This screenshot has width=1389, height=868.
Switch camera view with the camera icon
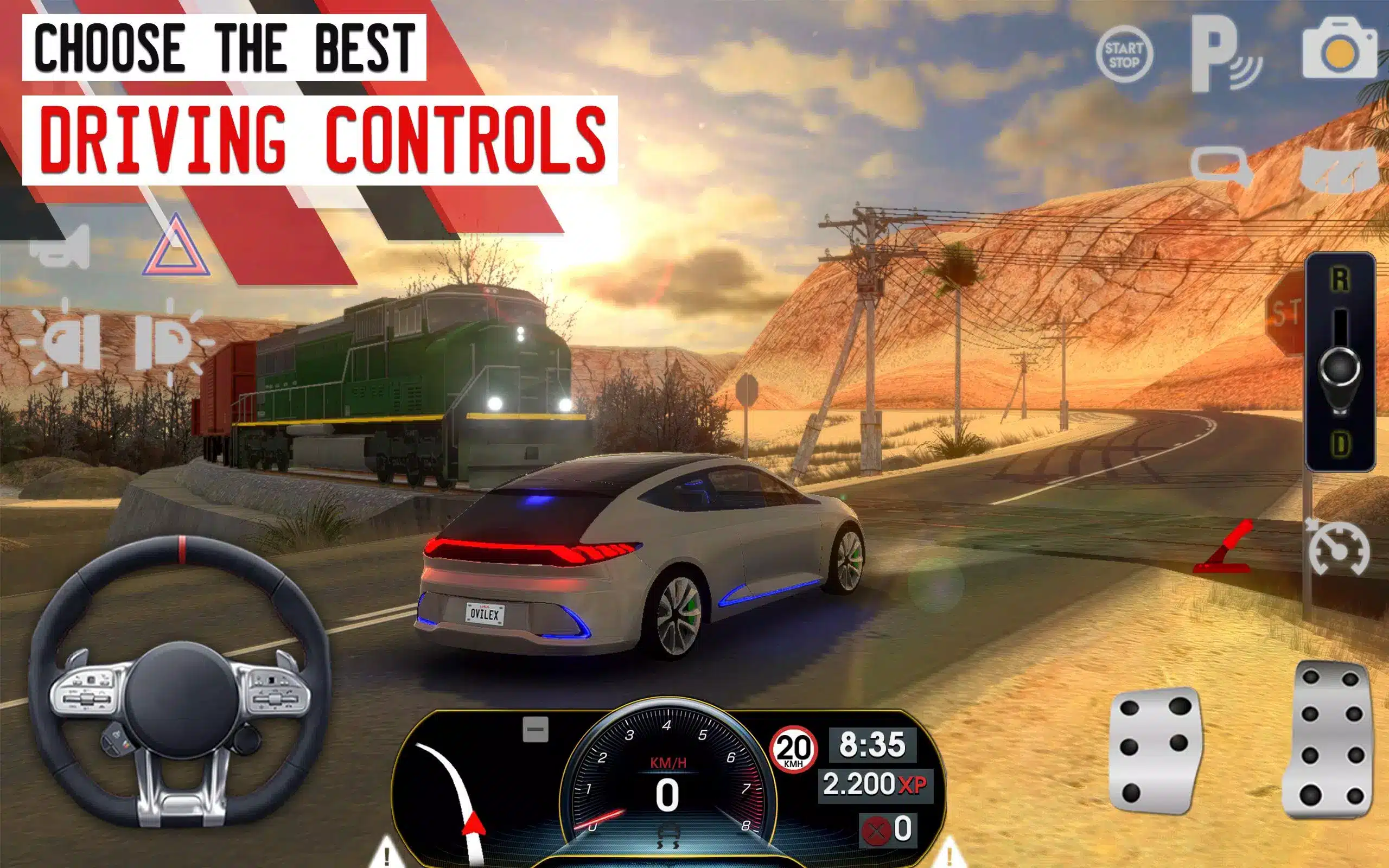[1340, 50]
